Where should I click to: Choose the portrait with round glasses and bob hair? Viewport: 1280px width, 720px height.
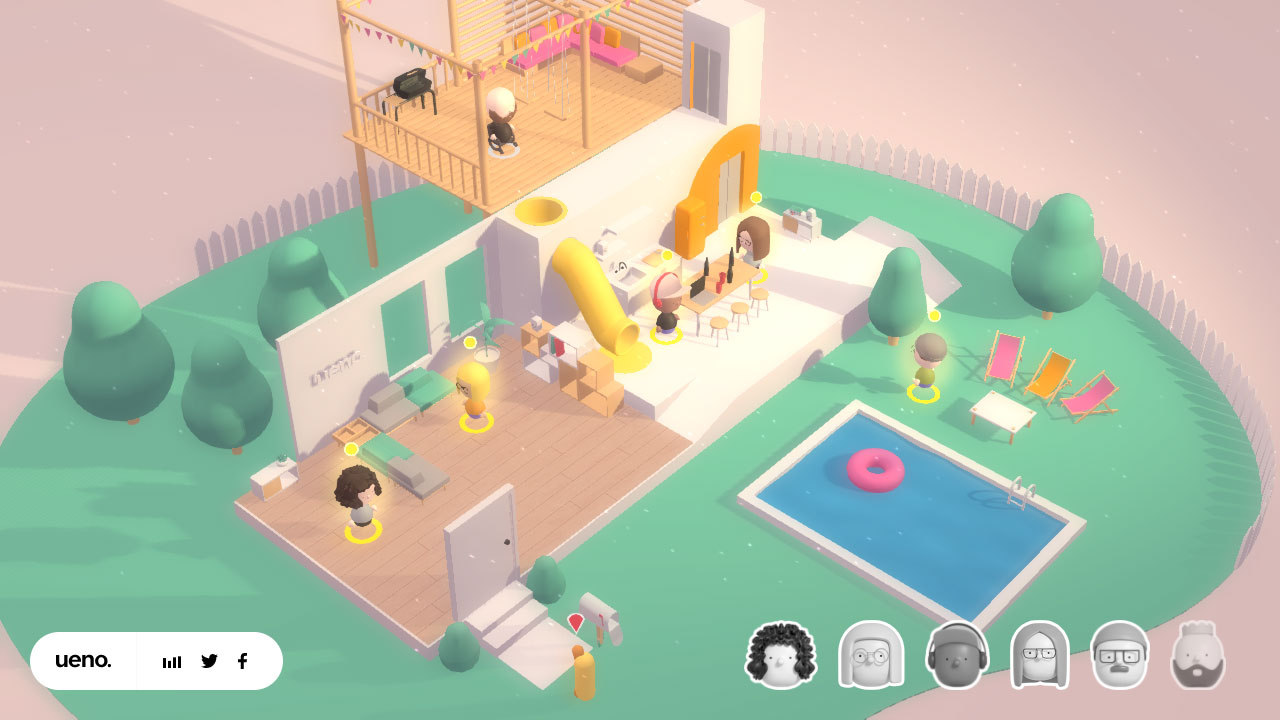point(870,656)
